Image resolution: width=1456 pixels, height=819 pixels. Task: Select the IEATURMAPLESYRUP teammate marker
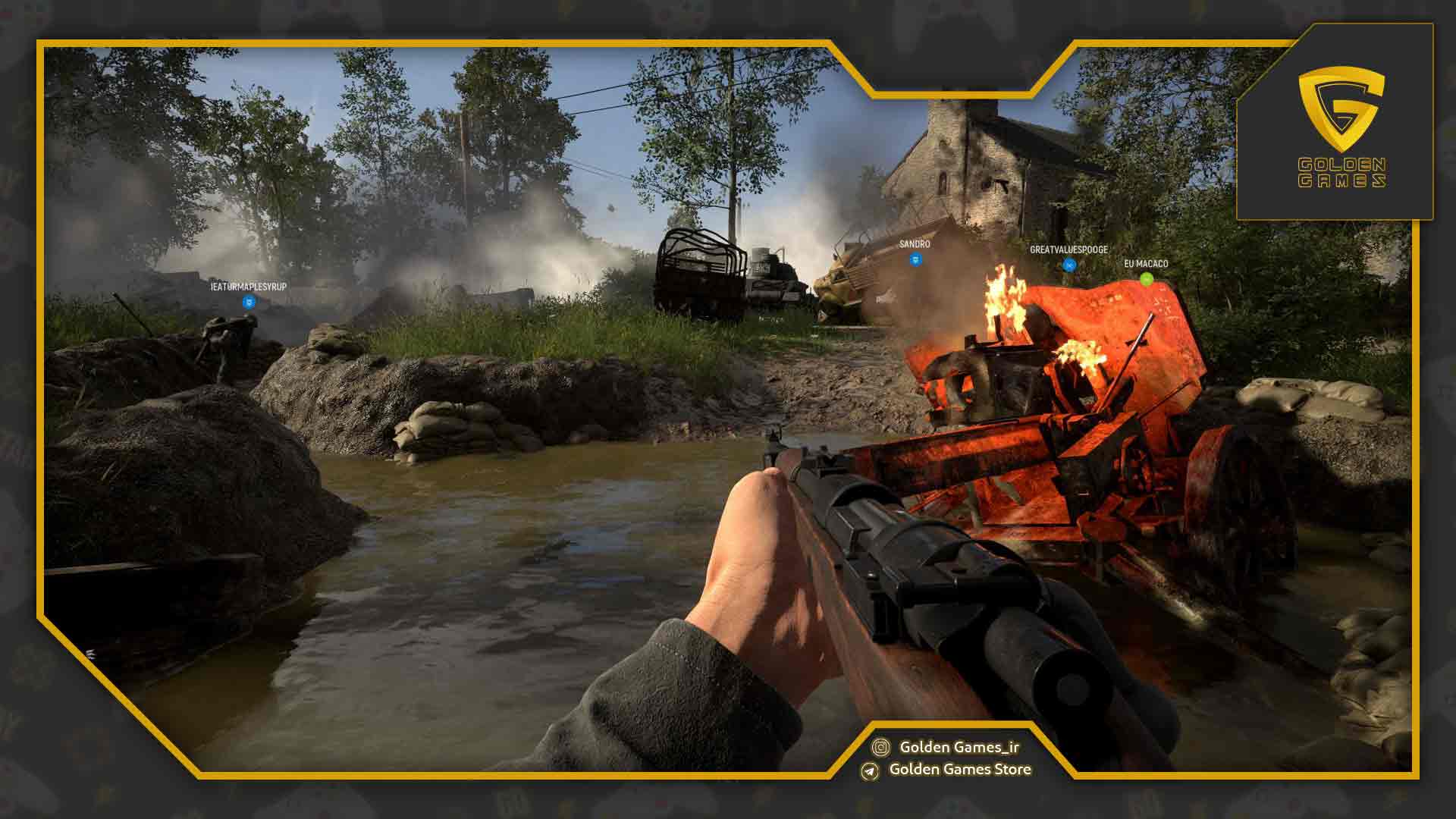[249, 303]
